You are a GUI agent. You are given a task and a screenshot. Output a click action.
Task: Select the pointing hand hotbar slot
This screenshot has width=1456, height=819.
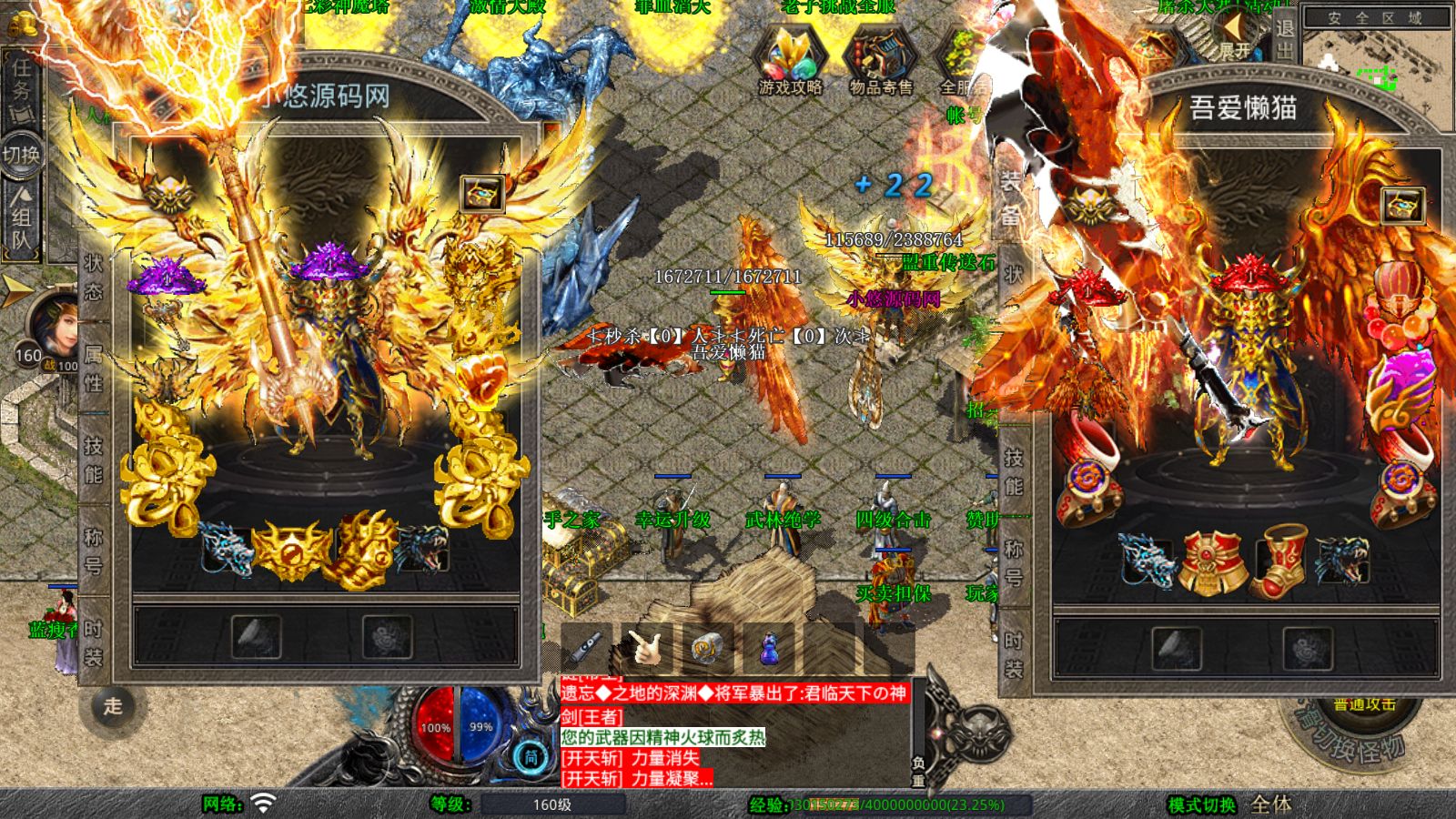[x=647, y=649]
